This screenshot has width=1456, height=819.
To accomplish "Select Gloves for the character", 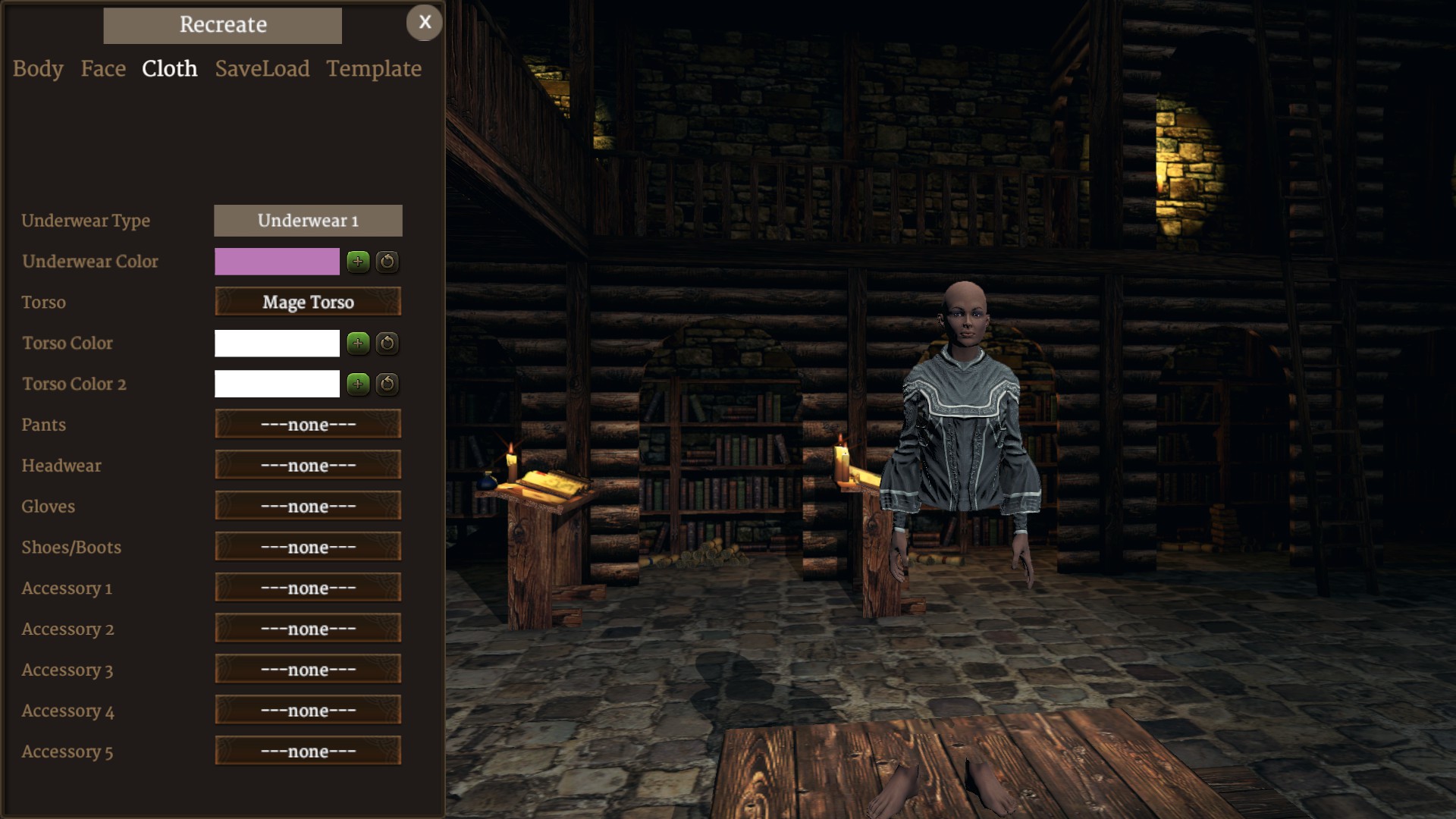I will (x=308, y=507).
